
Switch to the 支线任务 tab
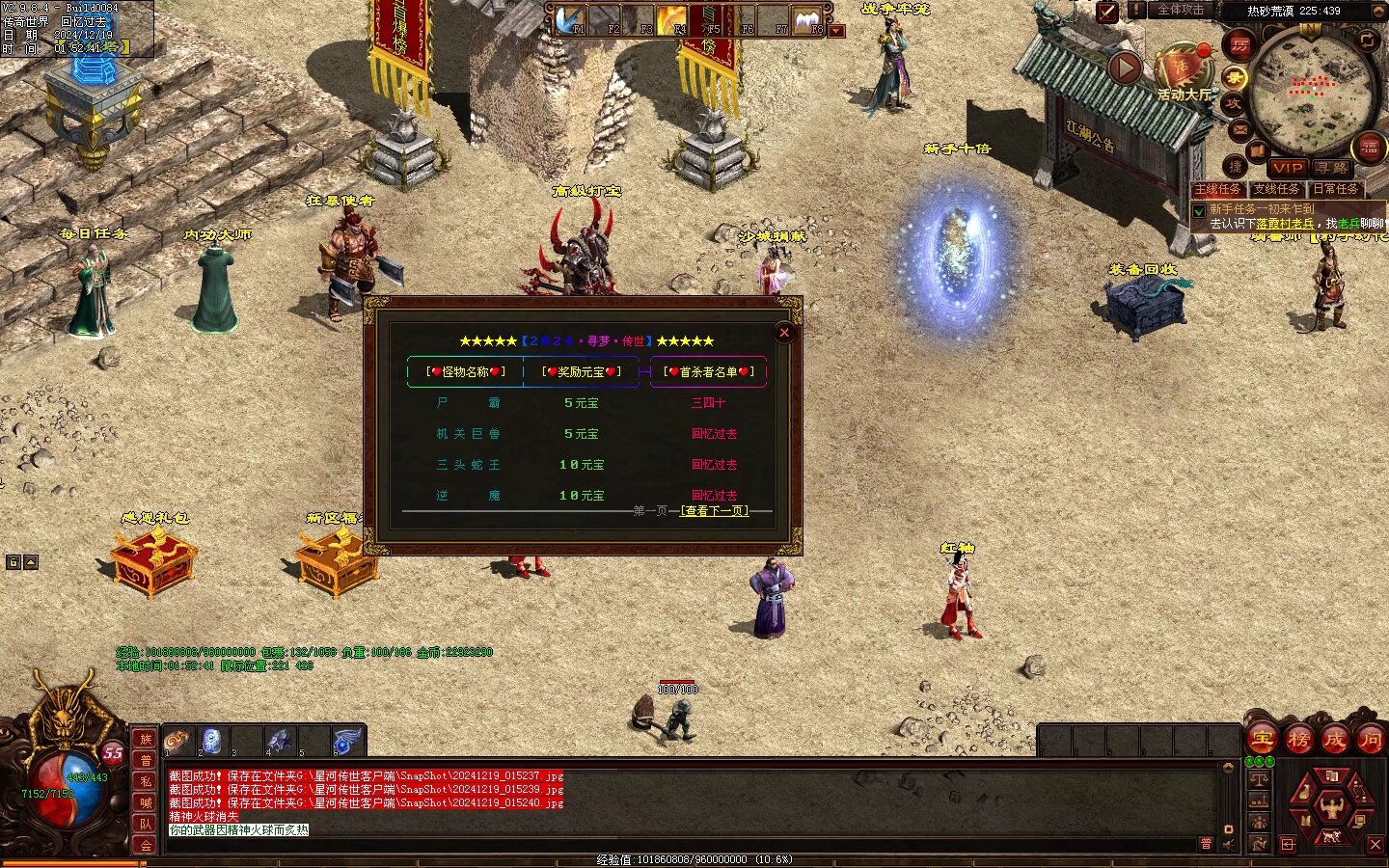pyautogui.click(x=1276, y=189)
